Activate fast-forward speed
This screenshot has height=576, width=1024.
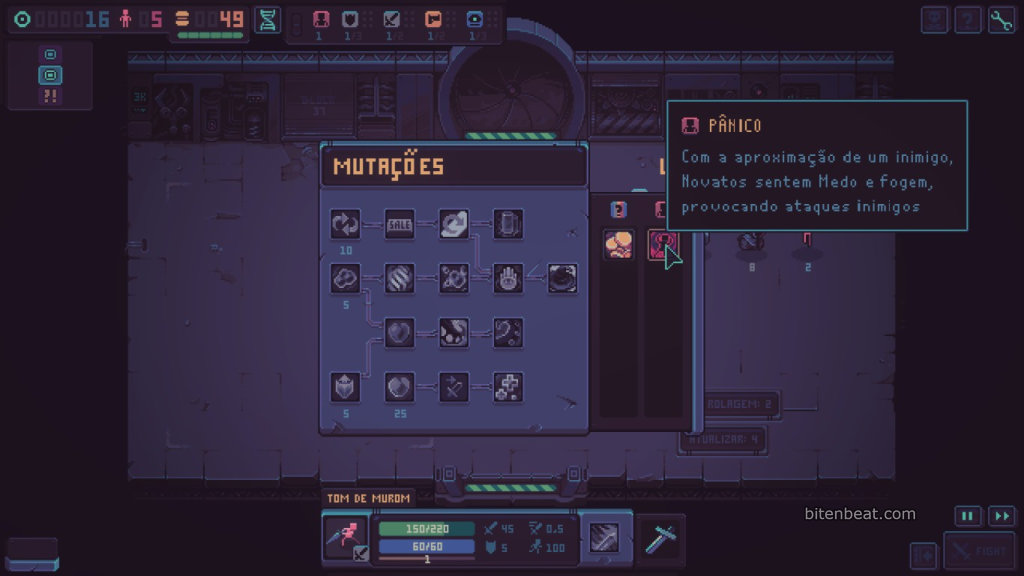point(1001,516)
